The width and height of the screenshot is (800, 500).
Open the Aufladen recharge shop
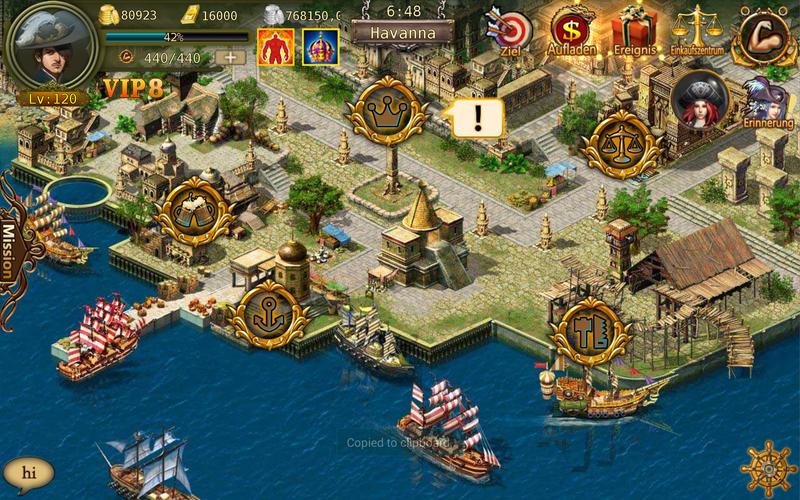click(x=572, y=30)
